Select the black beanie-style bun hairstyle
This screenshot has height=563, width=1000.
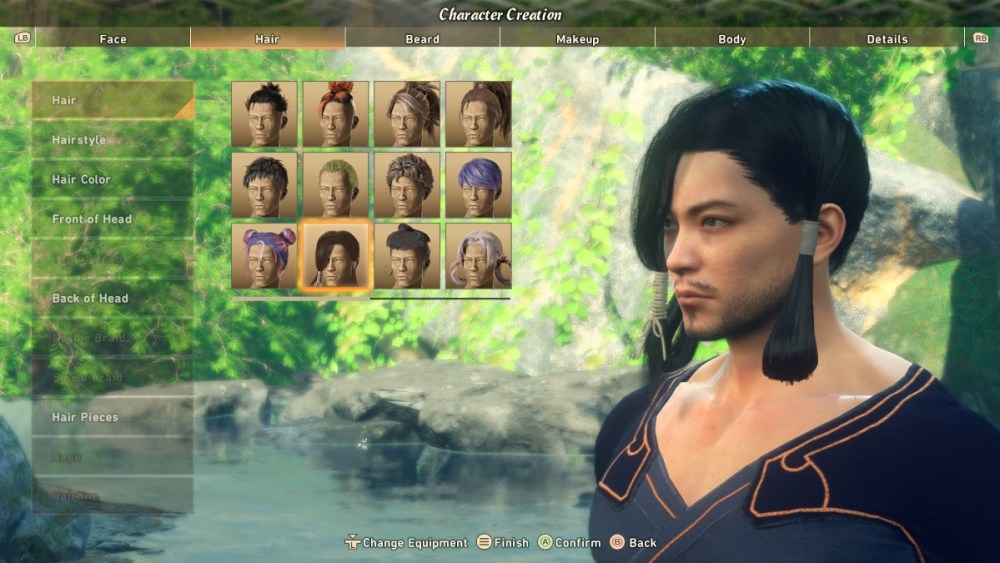pos(407,256)
